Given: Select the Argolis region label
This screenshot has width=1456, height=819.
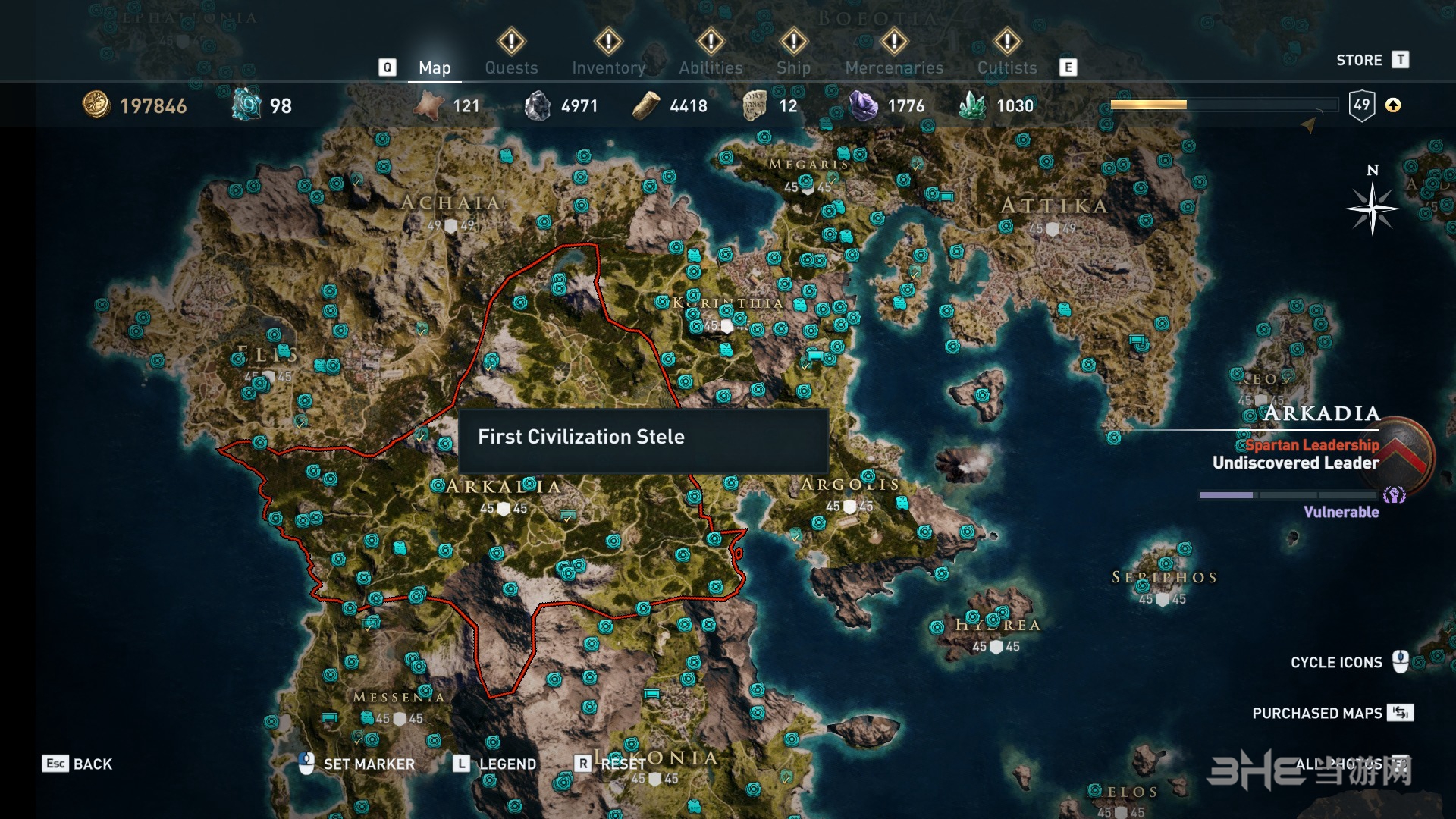Looking at the screenshot, I should [850, 485].
